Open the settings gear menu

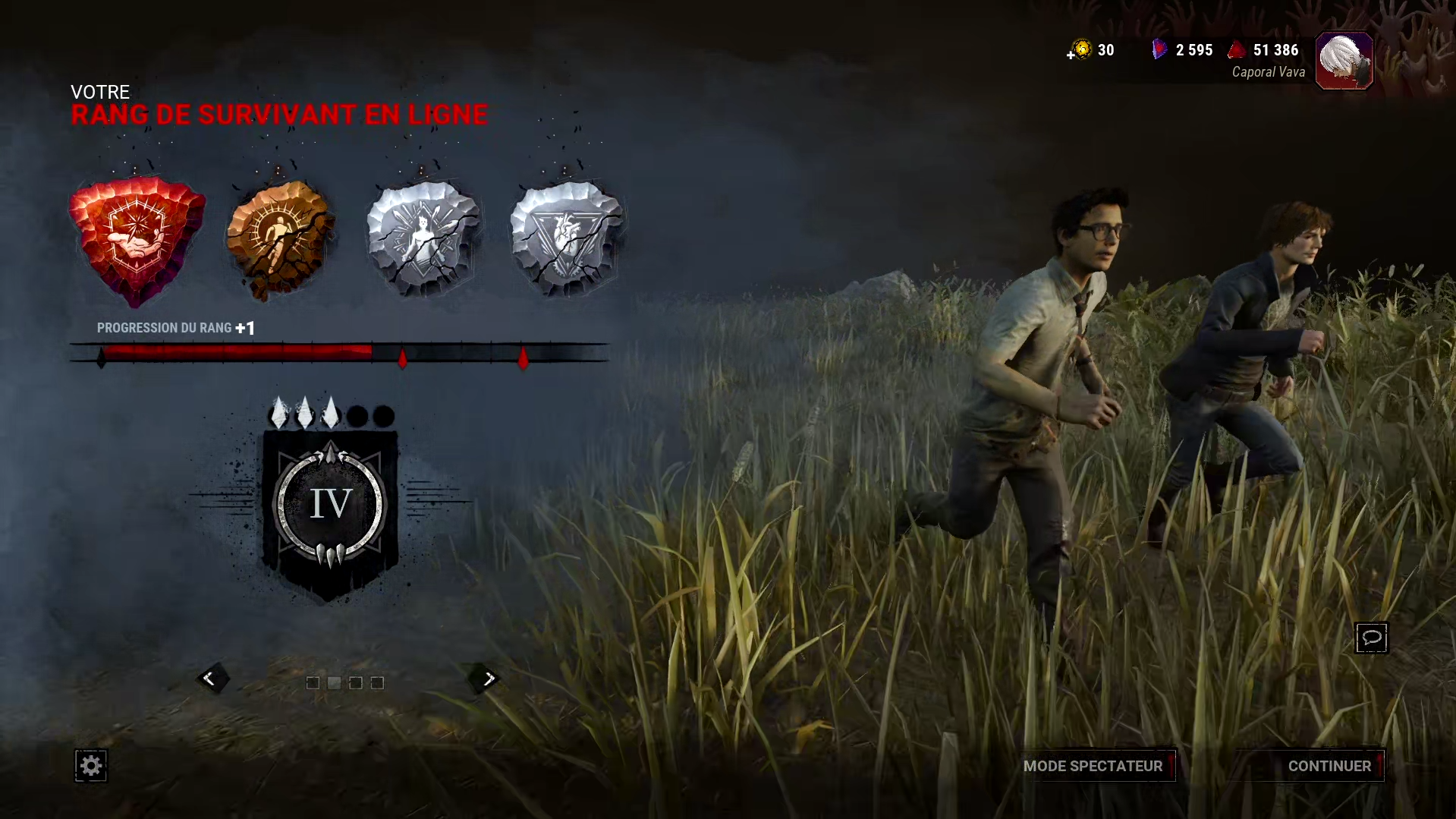91,766
